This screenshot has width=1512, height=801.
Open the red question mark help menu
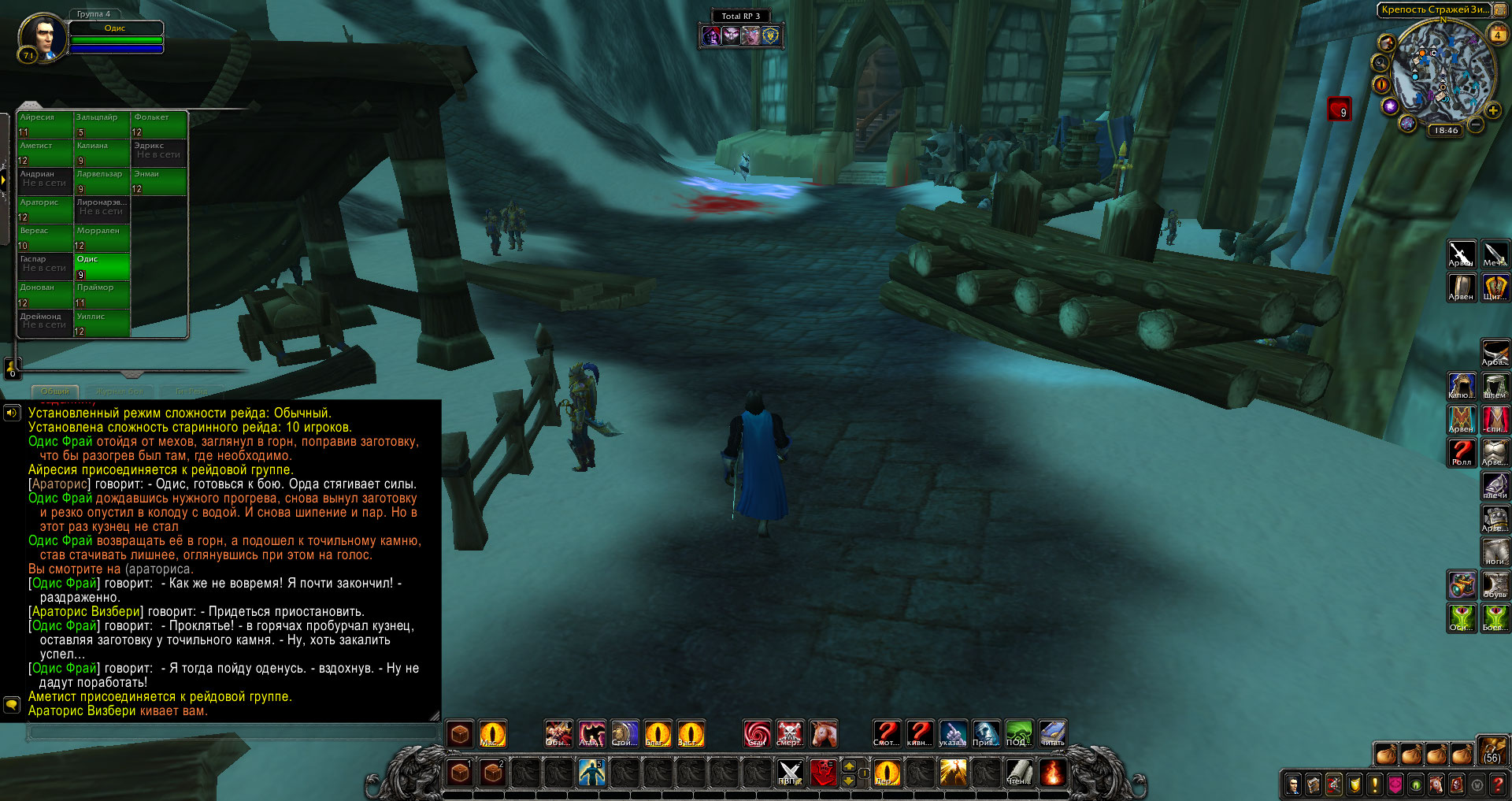pos(1497,784)
